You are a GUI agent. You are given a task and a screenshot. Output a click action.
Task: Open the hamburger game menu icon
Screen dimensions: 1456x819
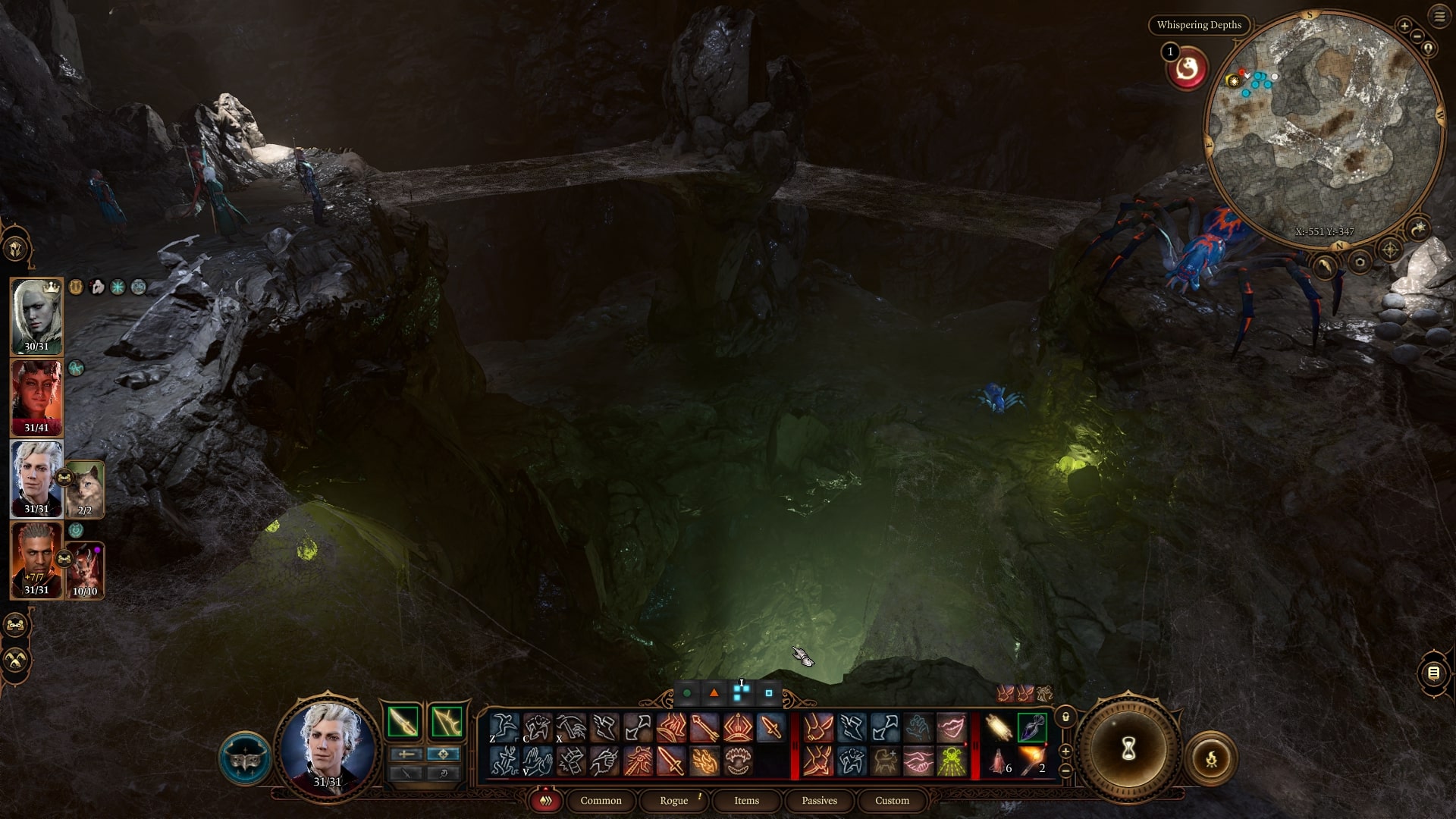[1439, 17]
